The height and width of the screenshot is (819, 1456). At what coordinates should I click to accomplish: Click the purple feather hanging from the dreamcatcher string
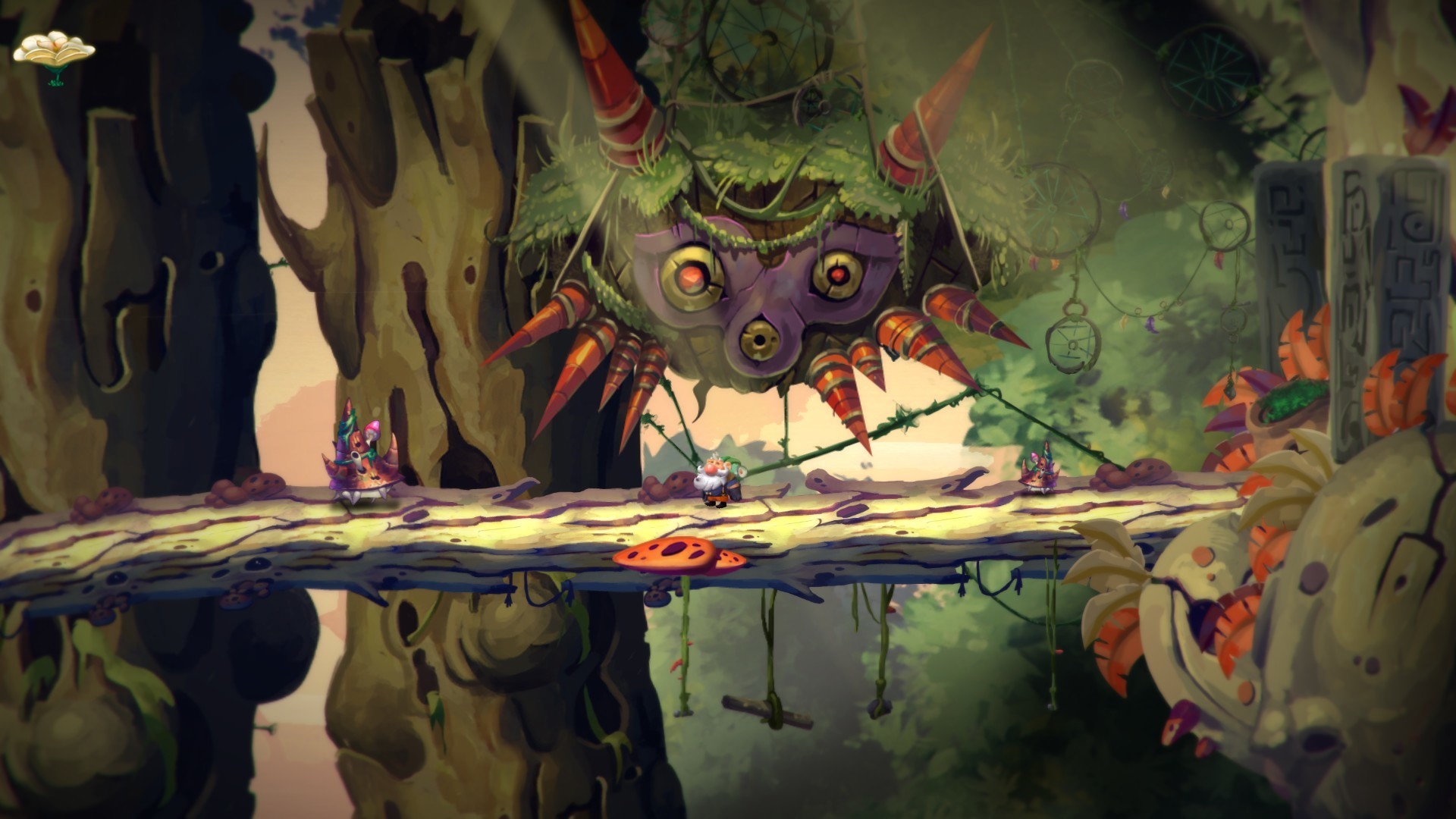point(1123,211)
